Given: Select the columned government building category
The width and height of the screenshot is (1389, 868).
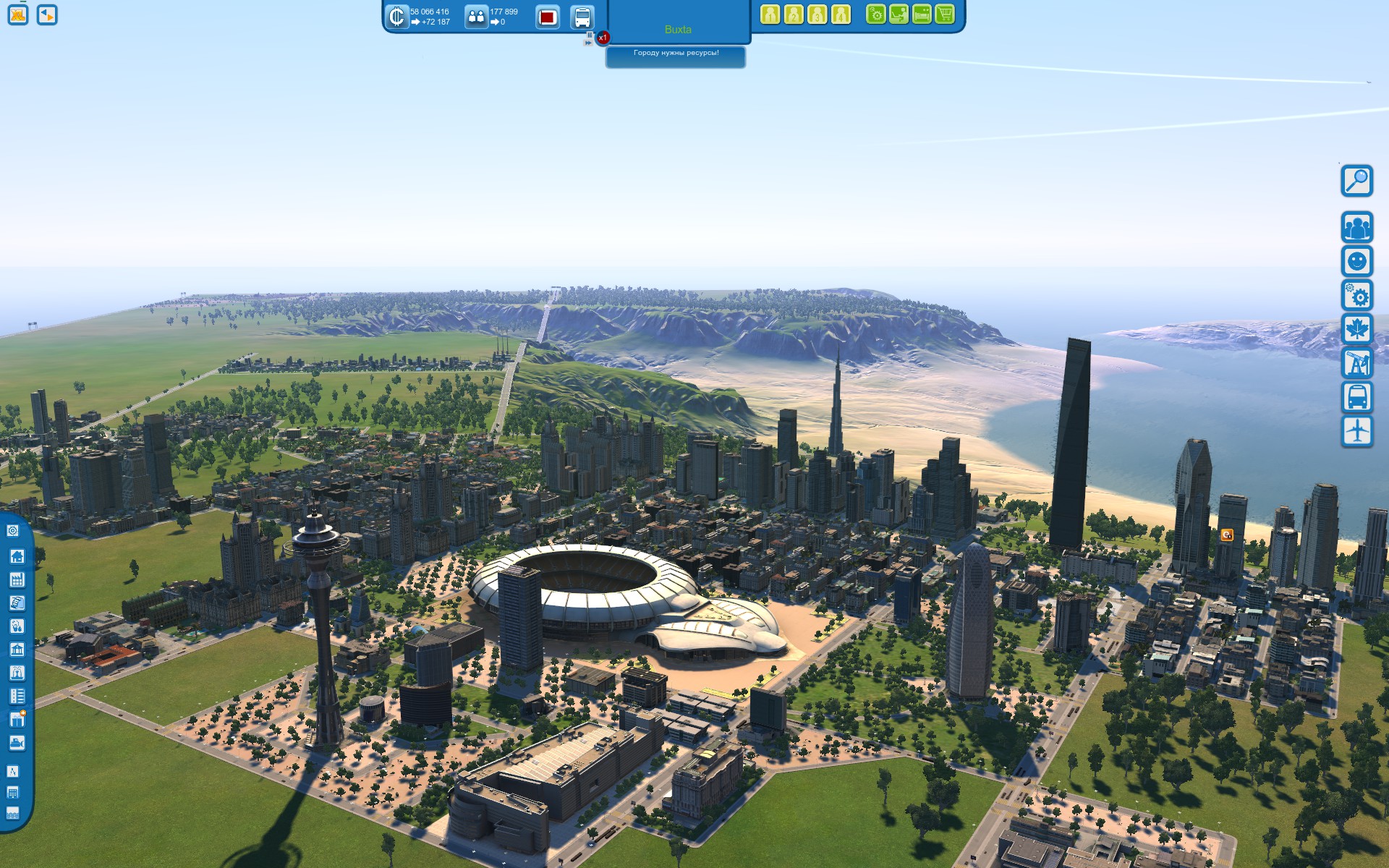Looking at the screenshot, I should 17,650.
